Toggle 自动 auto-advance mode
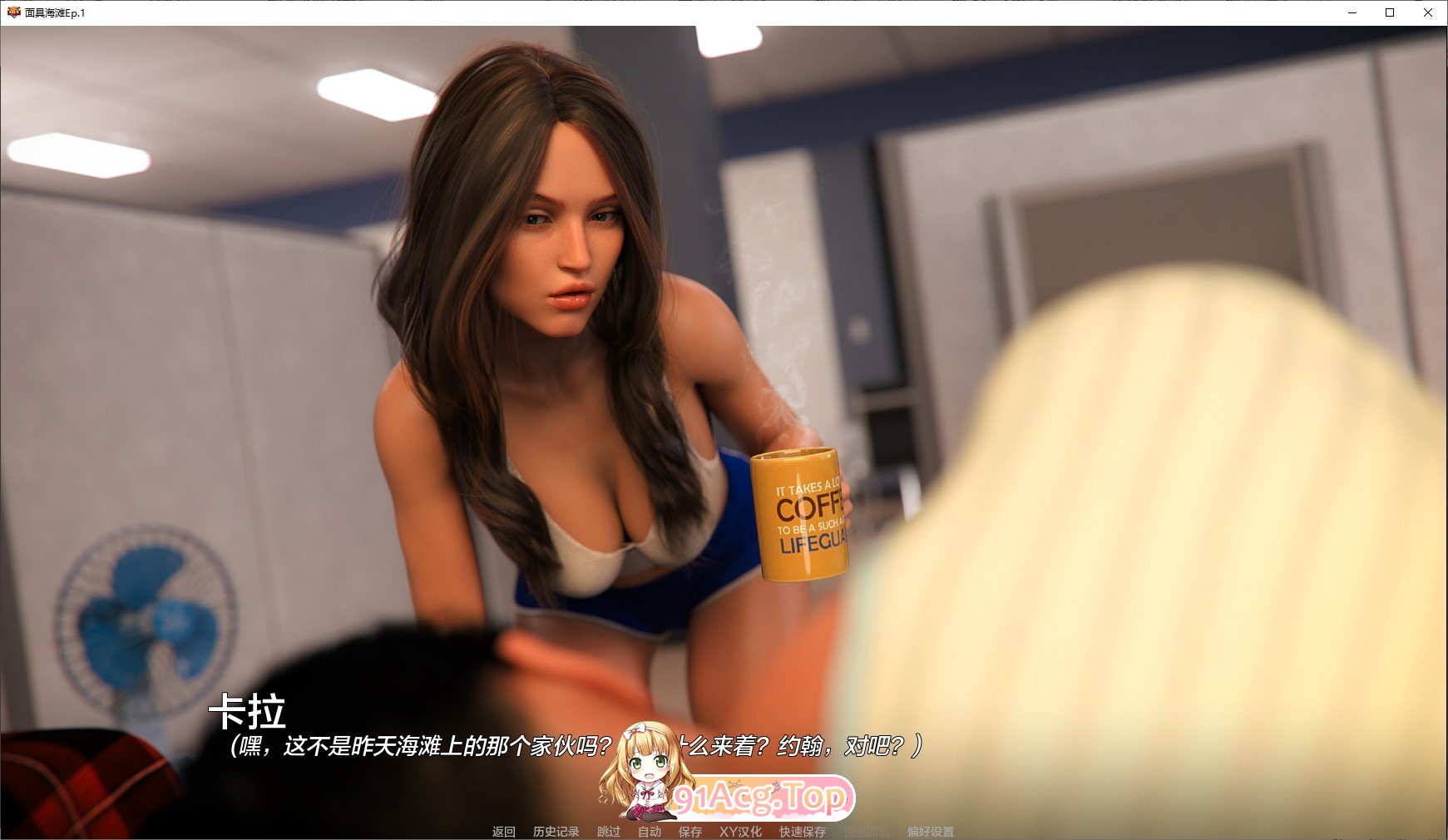The image size is (1448, 840). 650,831
